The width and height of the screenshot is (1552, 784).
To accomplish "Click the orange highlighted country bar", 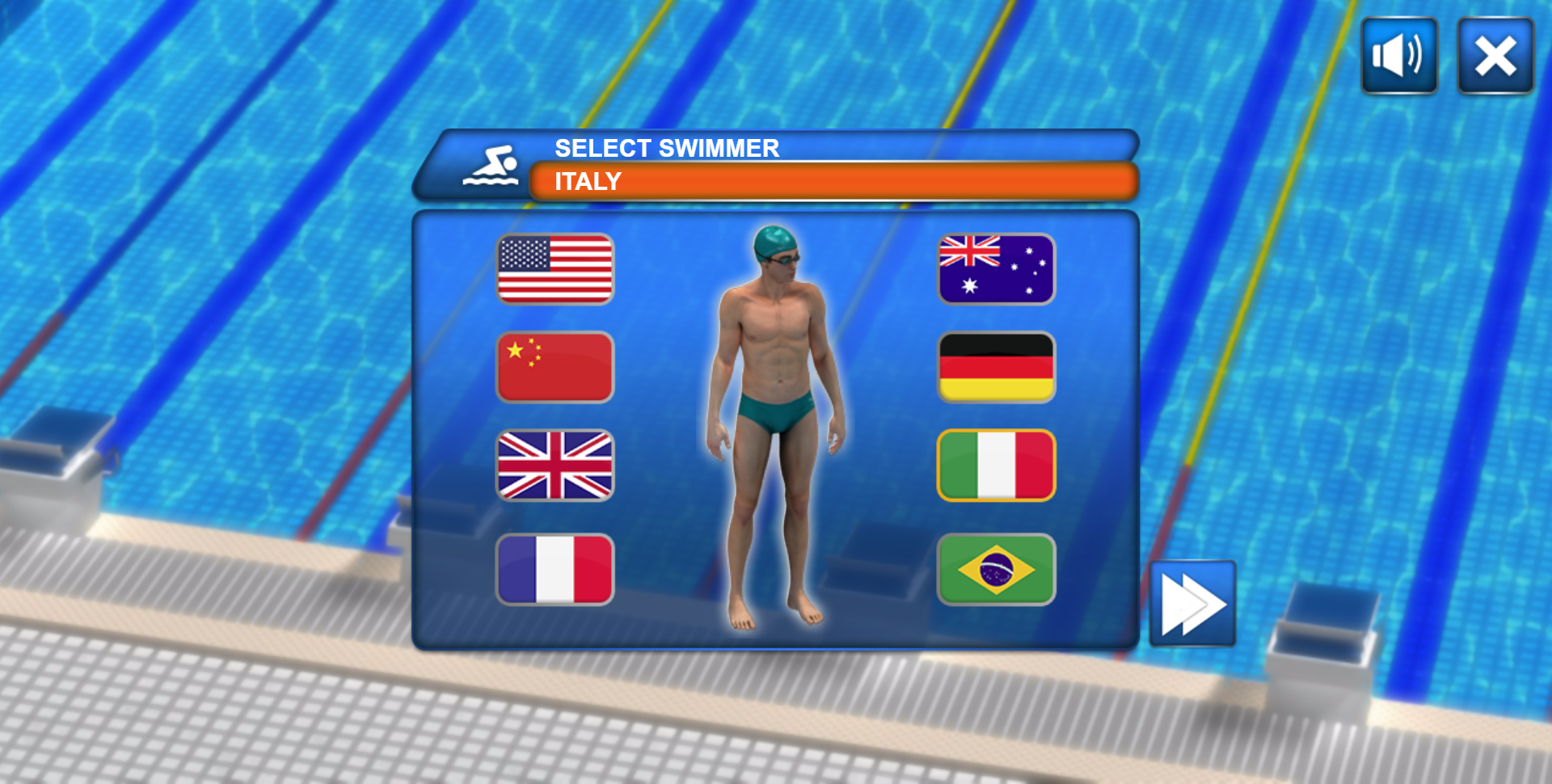I will tap(833, 181).
